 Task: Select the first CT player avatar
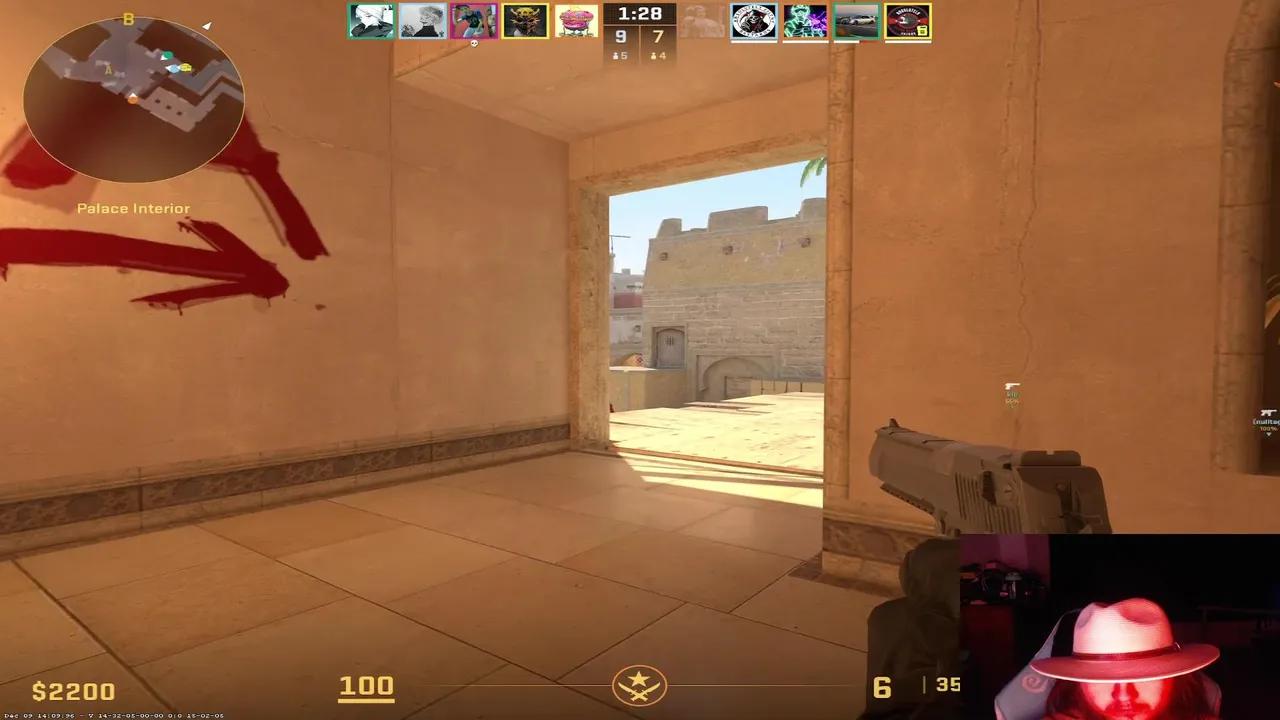pos(372,22)
